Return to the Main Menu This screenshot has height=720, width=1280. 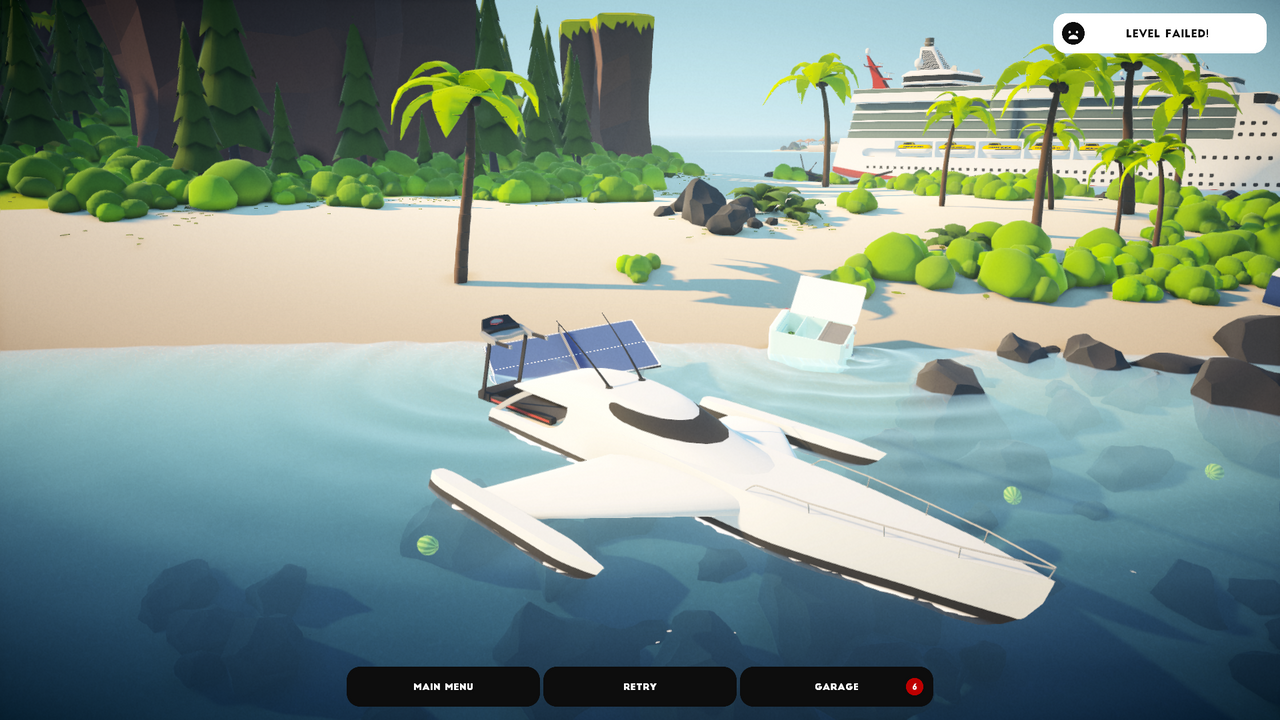442,686
